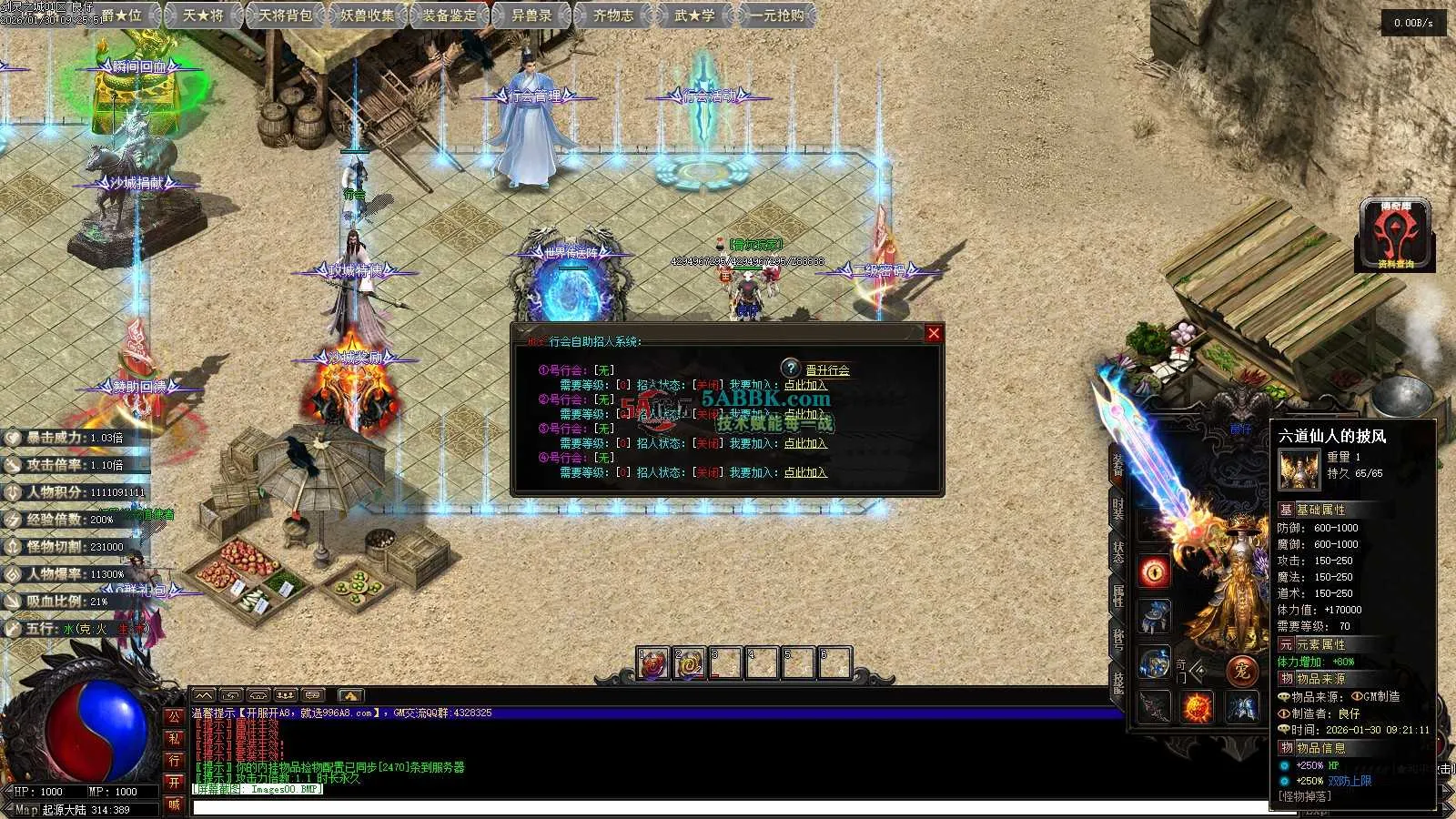Image resolution: width=1456 pixels, height=819 pixels.
Task: Select the red eye equipment slot
Action: click(1155, 571)
